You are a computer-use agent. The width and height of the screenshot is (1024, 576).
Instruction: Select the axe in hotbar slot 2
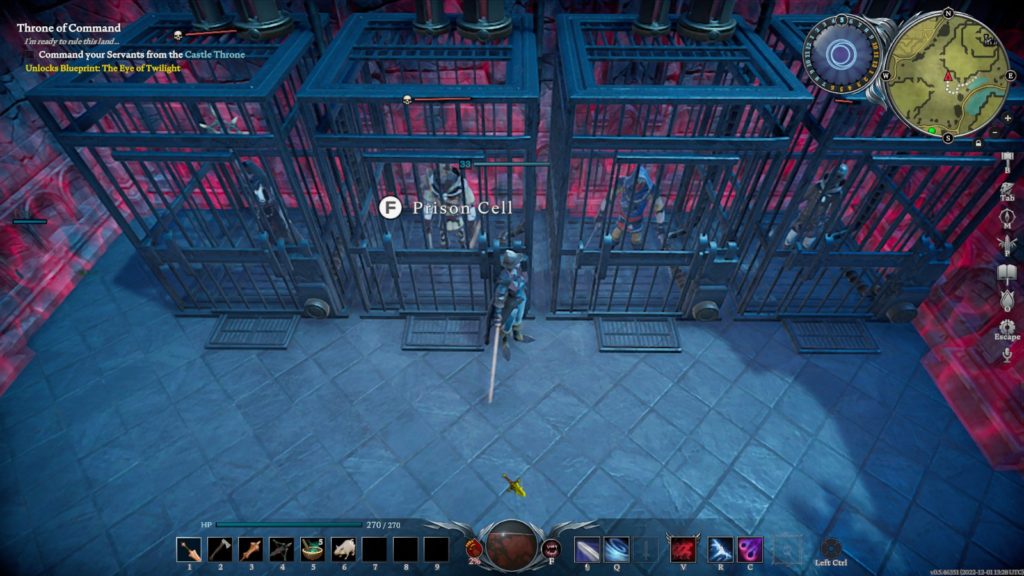point(218,549)
